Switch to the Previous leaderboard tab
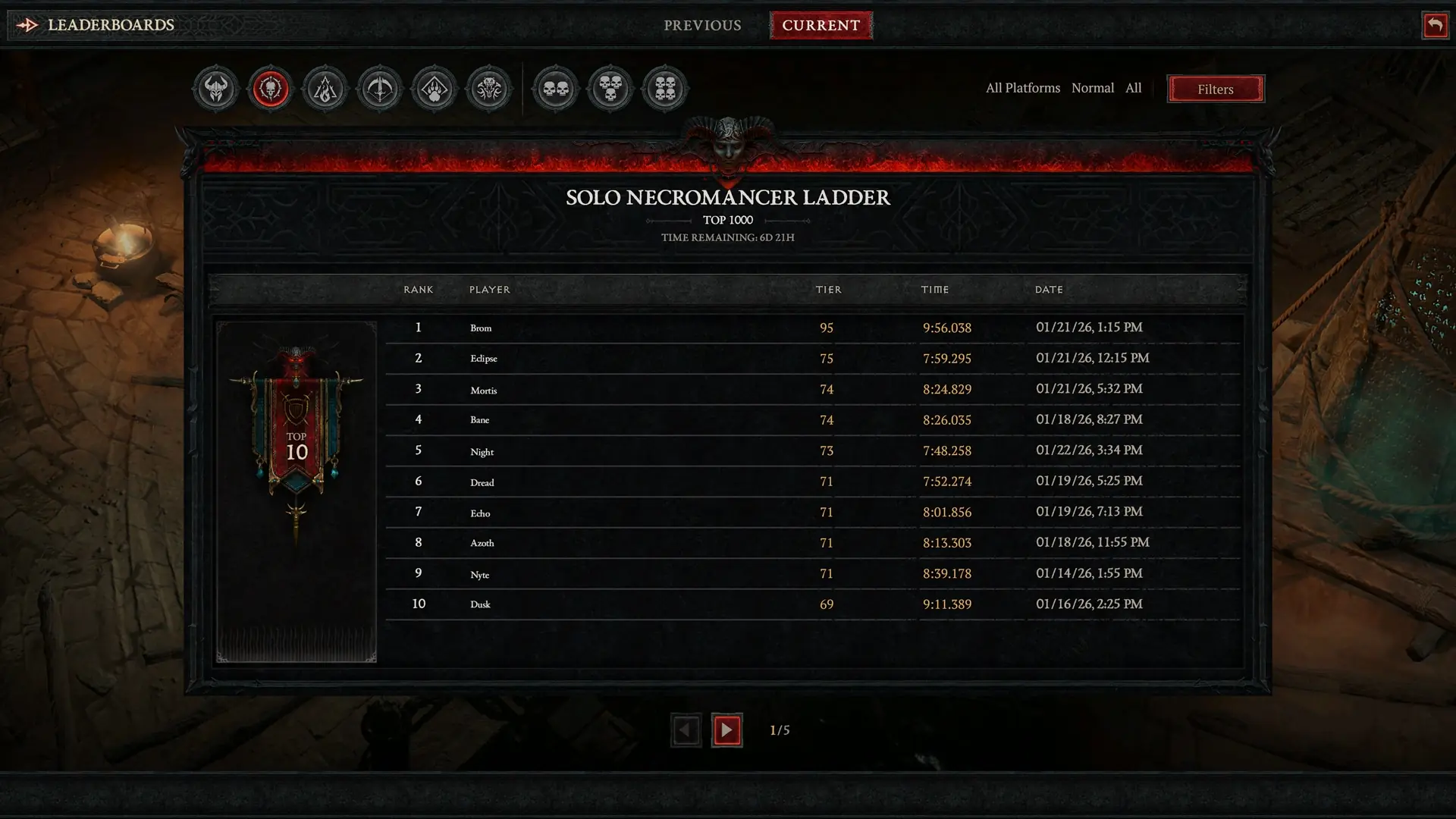Screen dimensions: 1456x819 pos(701,25)
